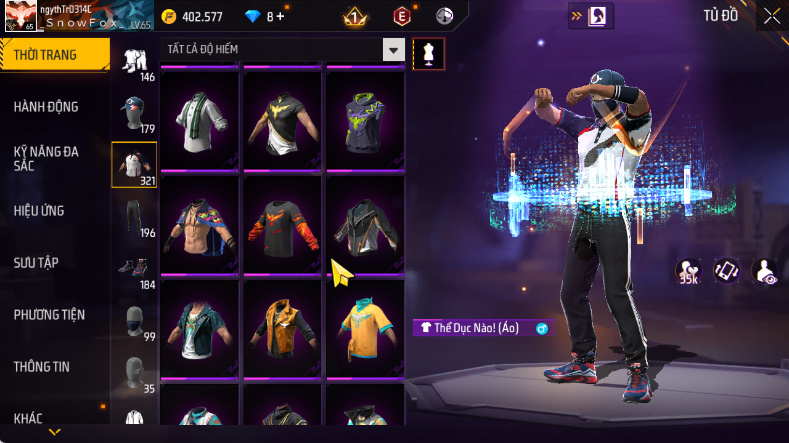Open the Tất Cả Độ Hiếm rarity dropdown
Viewport: 789px width, 443px height.
pyautogui.click(x=283, y=50)
